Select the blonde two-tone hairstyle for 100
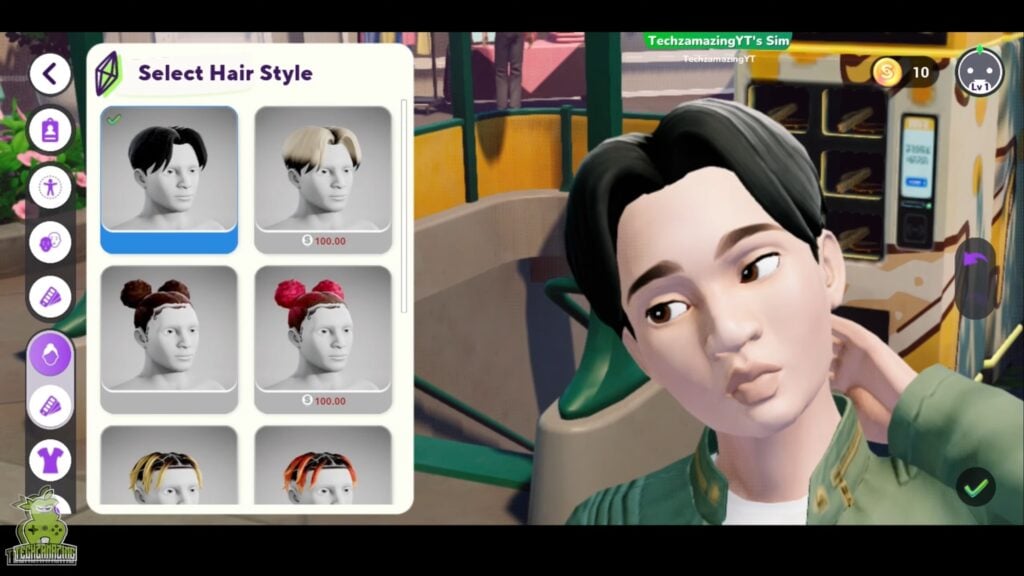Image resolution: width=1024 pixels, height=576 pixels. (323, 170)
